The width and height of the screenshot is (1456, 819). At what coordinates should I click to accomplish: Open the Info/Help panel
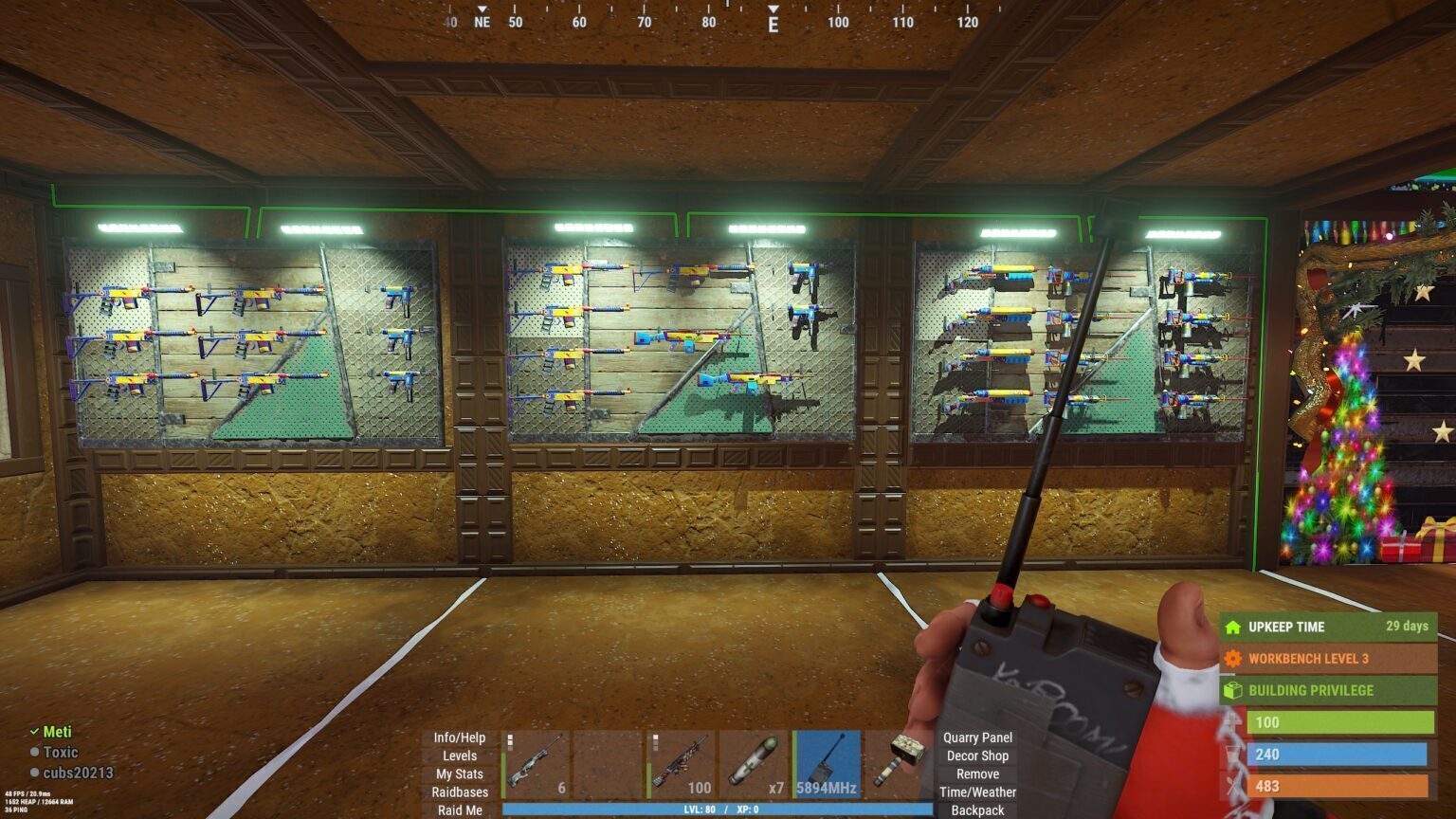[x=459, y=737]
